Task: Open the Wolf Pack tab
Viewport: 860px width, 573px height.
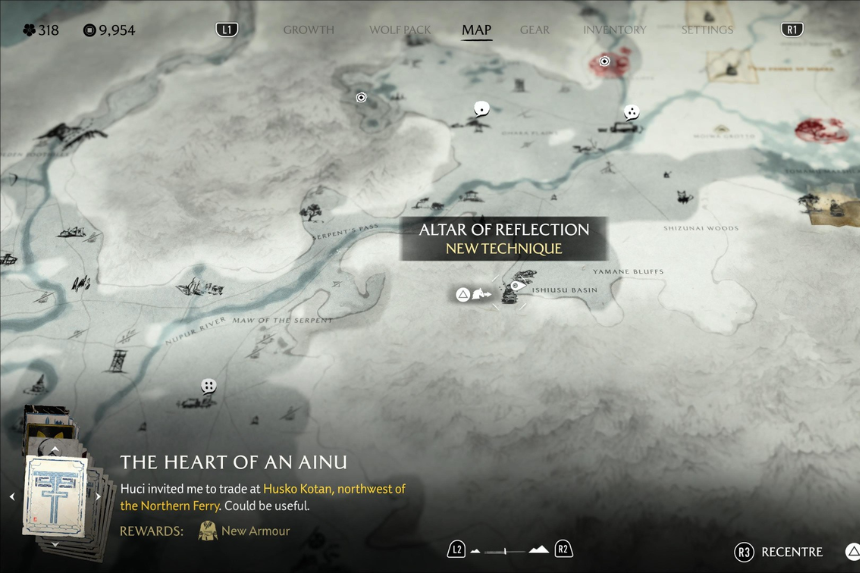Action: point(400,30)
